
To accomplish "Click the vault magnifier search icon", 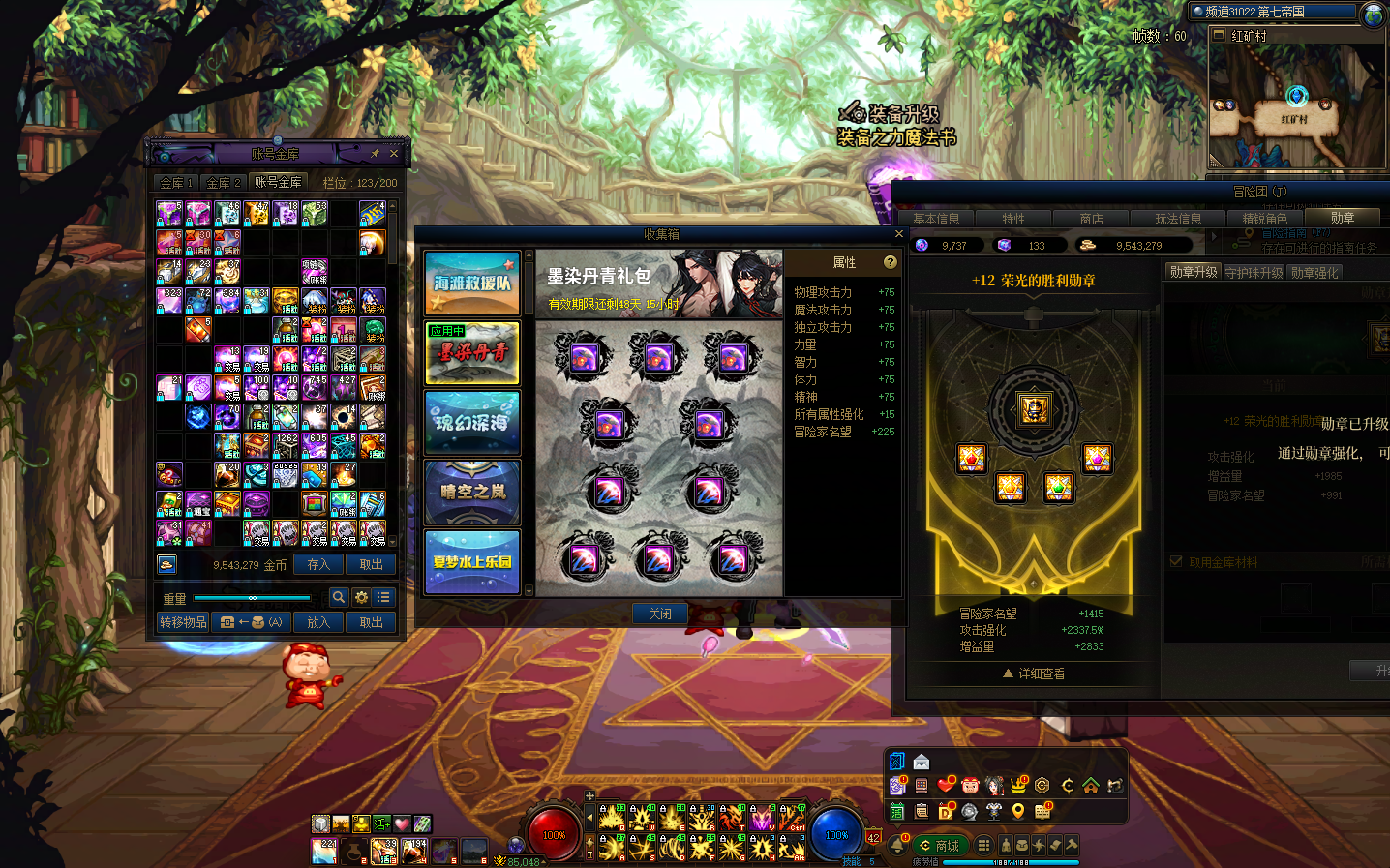I will (x=339, y=598).
